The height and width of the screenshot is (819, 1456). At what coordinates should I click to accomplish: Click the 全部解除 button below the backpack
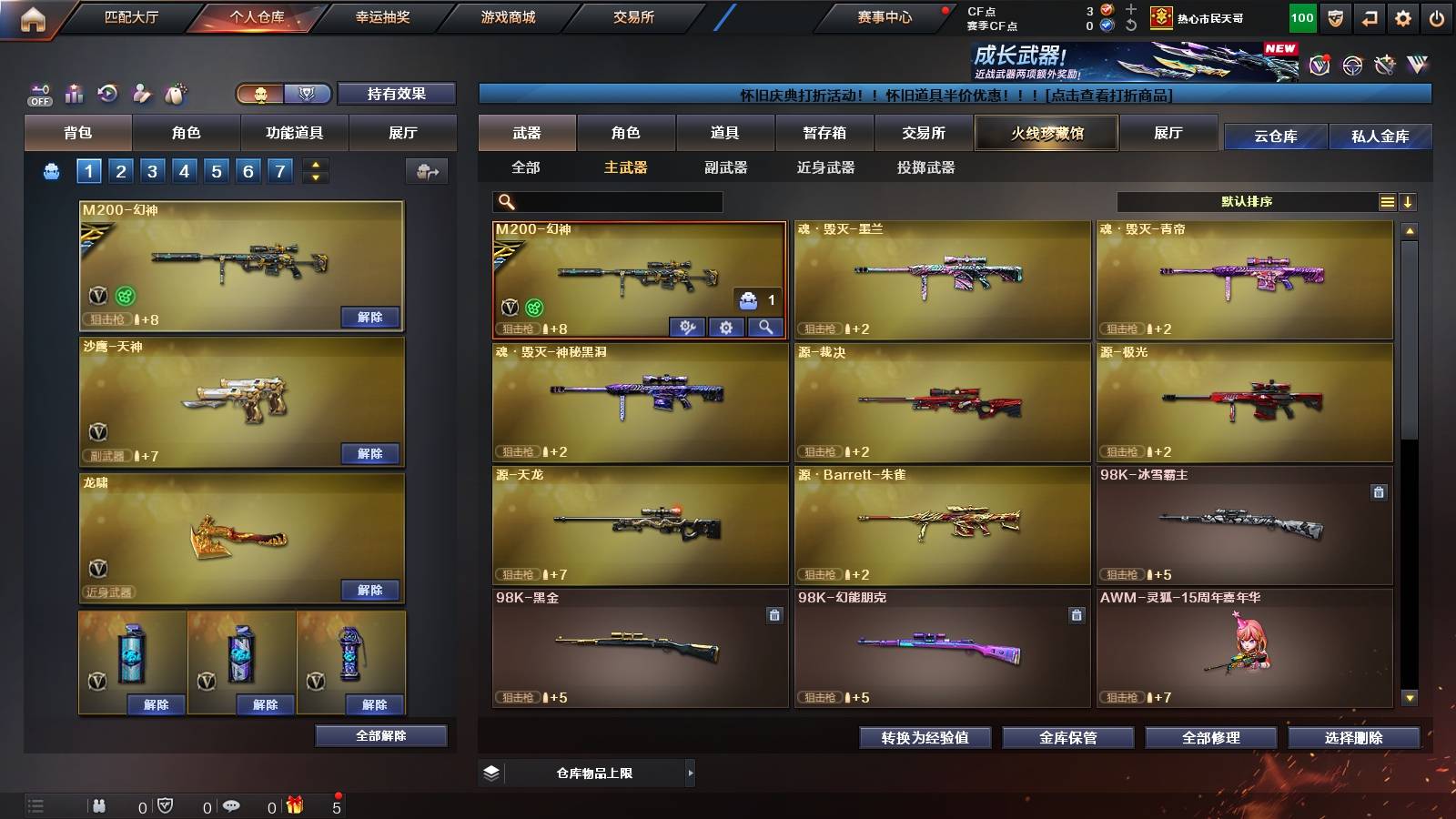point(380,734)
